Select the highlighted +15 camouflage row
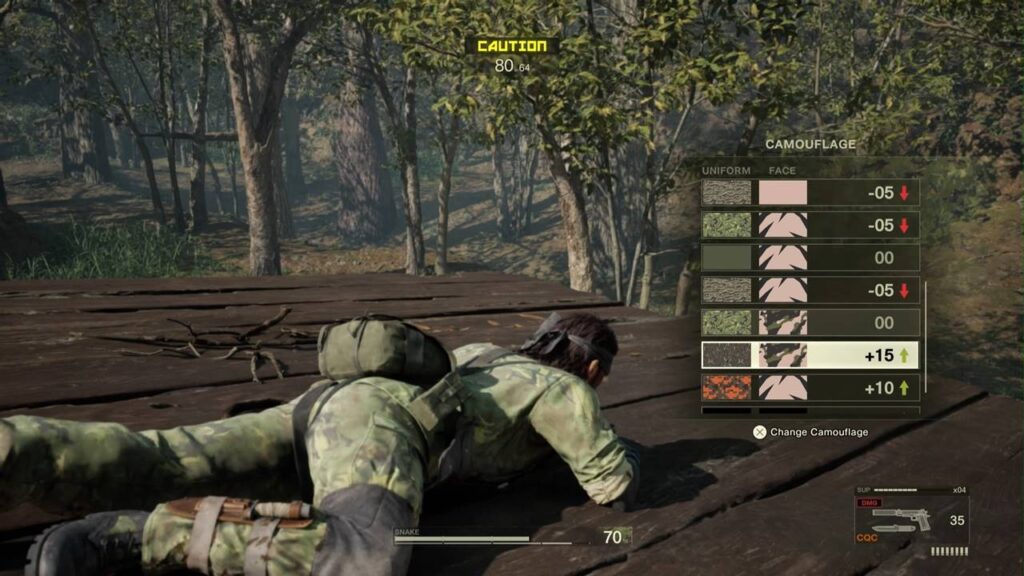Image resolution: width=1024 pixels, height=576 pixels. coord(809,355)
